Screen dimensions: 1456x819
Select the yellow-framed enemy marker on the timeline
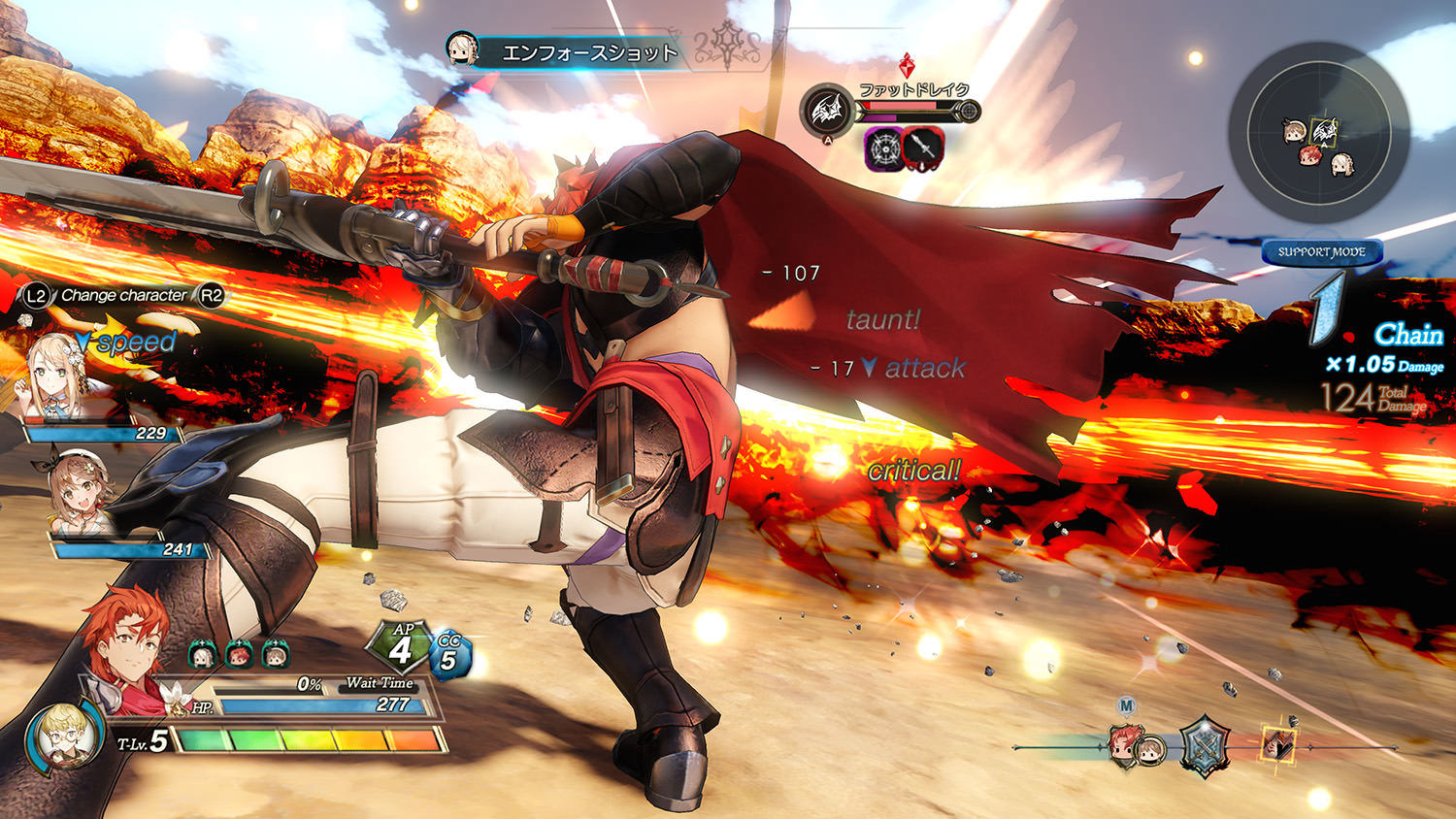(x=1277, y=743)
